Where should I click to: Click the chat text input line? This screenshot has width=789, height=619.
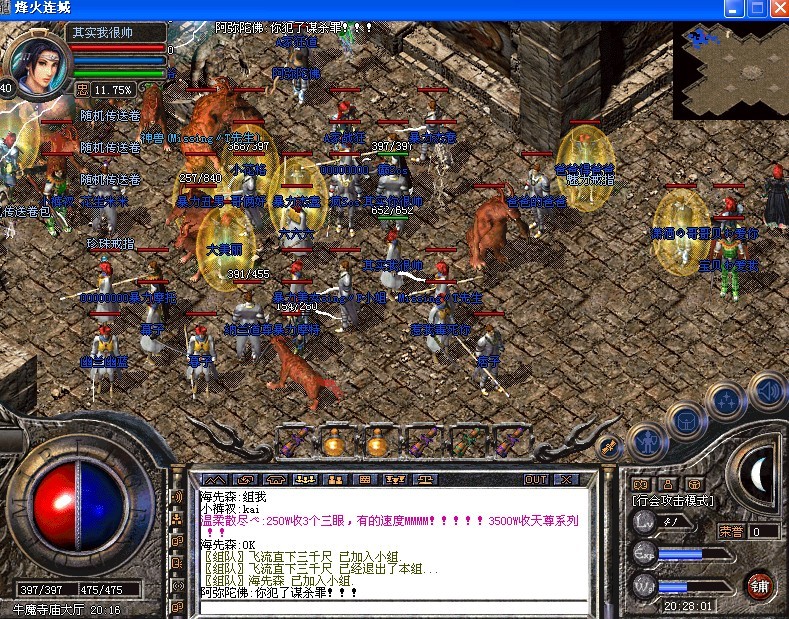point(390,604)
